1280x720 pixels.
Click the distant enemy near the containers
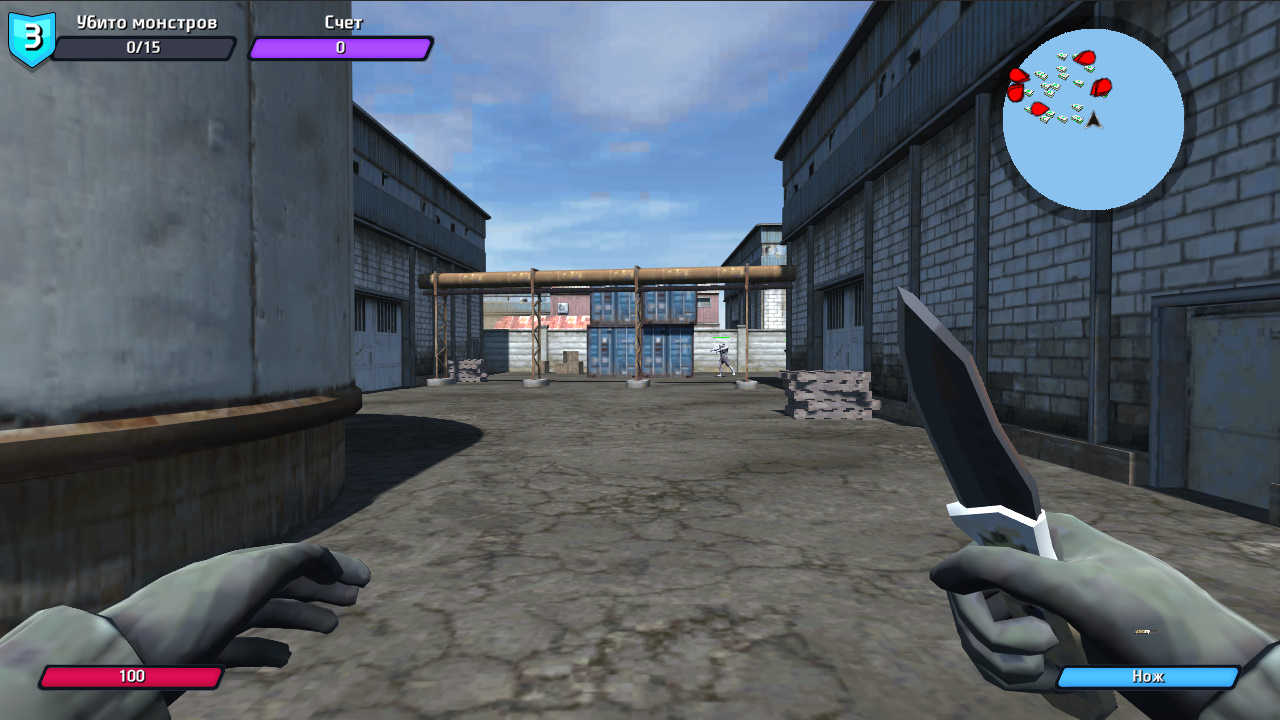(x=725, y=360)
